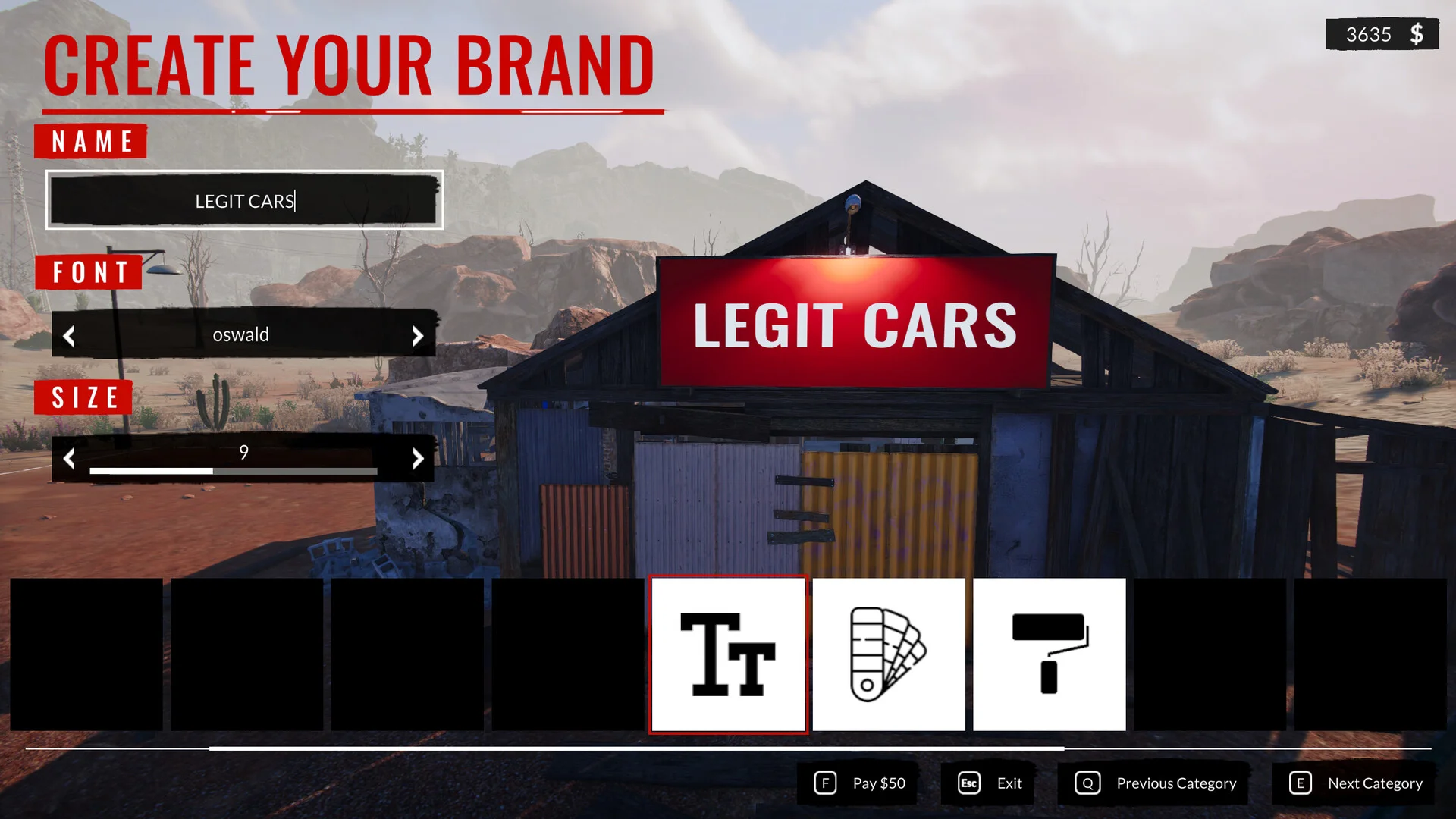1456x819 pixels.
Task: Click the category strip horizontal scrollbar
Action: tap(637, 748)
